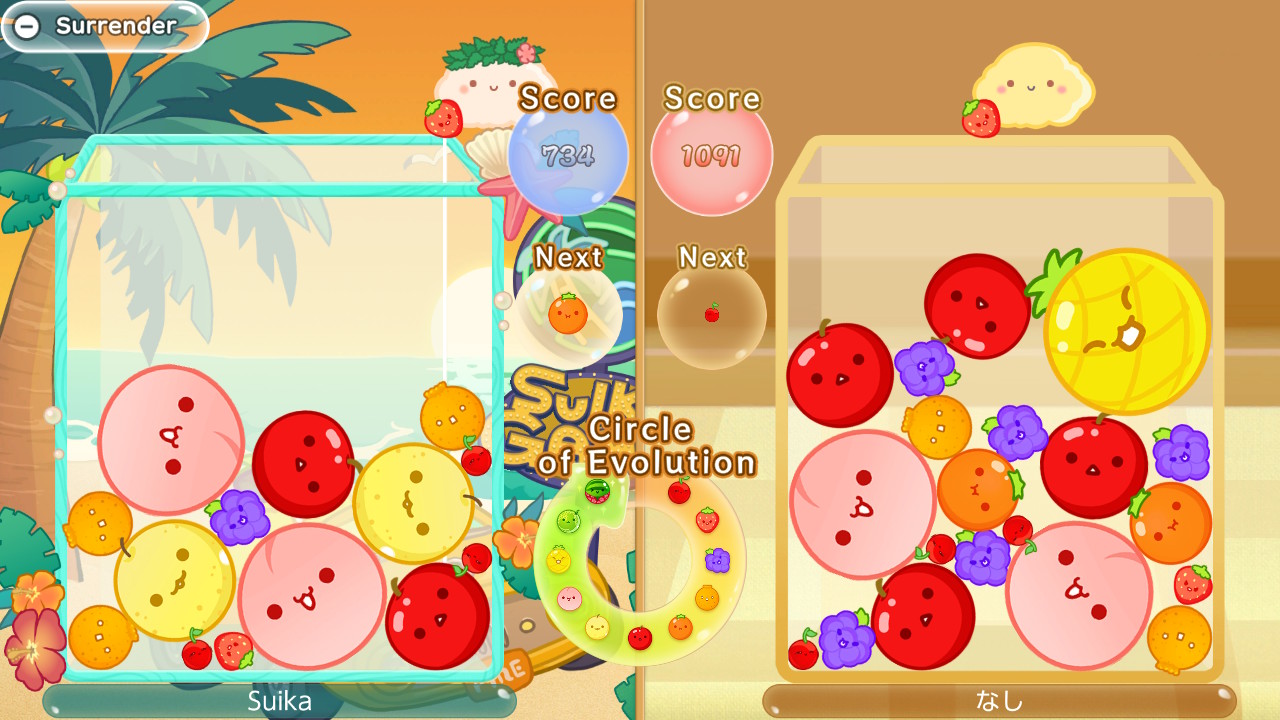1280x720 pixels.
Task: Select the persimmon icon in Circle of Evolution
Action: (x=707, y=596)
